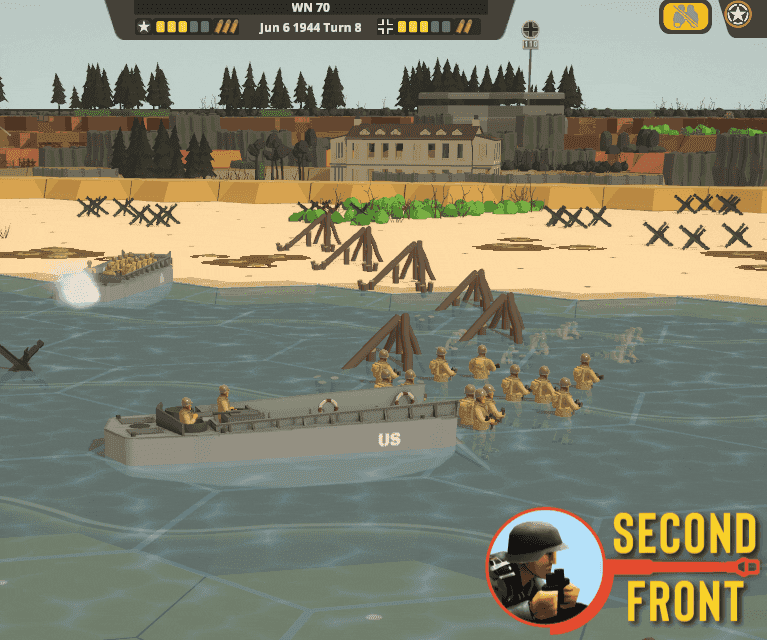
Task: Toggle the crossed-out binoculars button
Action: point(685,16)
